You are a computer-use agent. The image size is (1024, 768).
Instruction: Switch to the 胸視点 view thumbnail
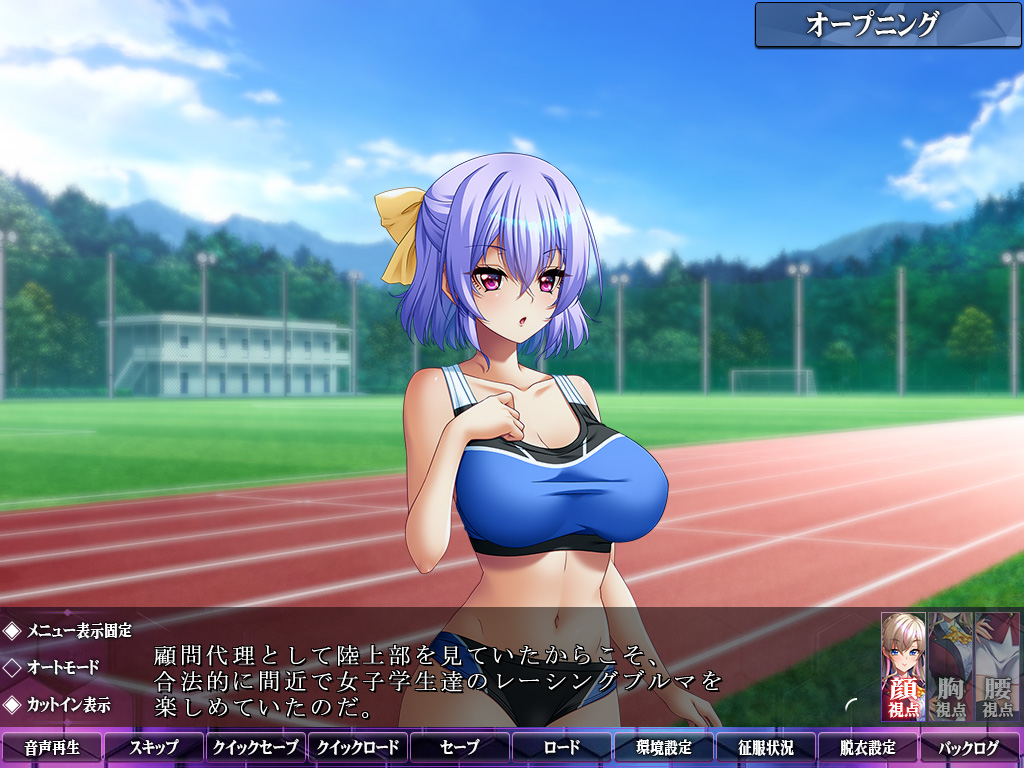pyautogui.click(x=950, y=667)
